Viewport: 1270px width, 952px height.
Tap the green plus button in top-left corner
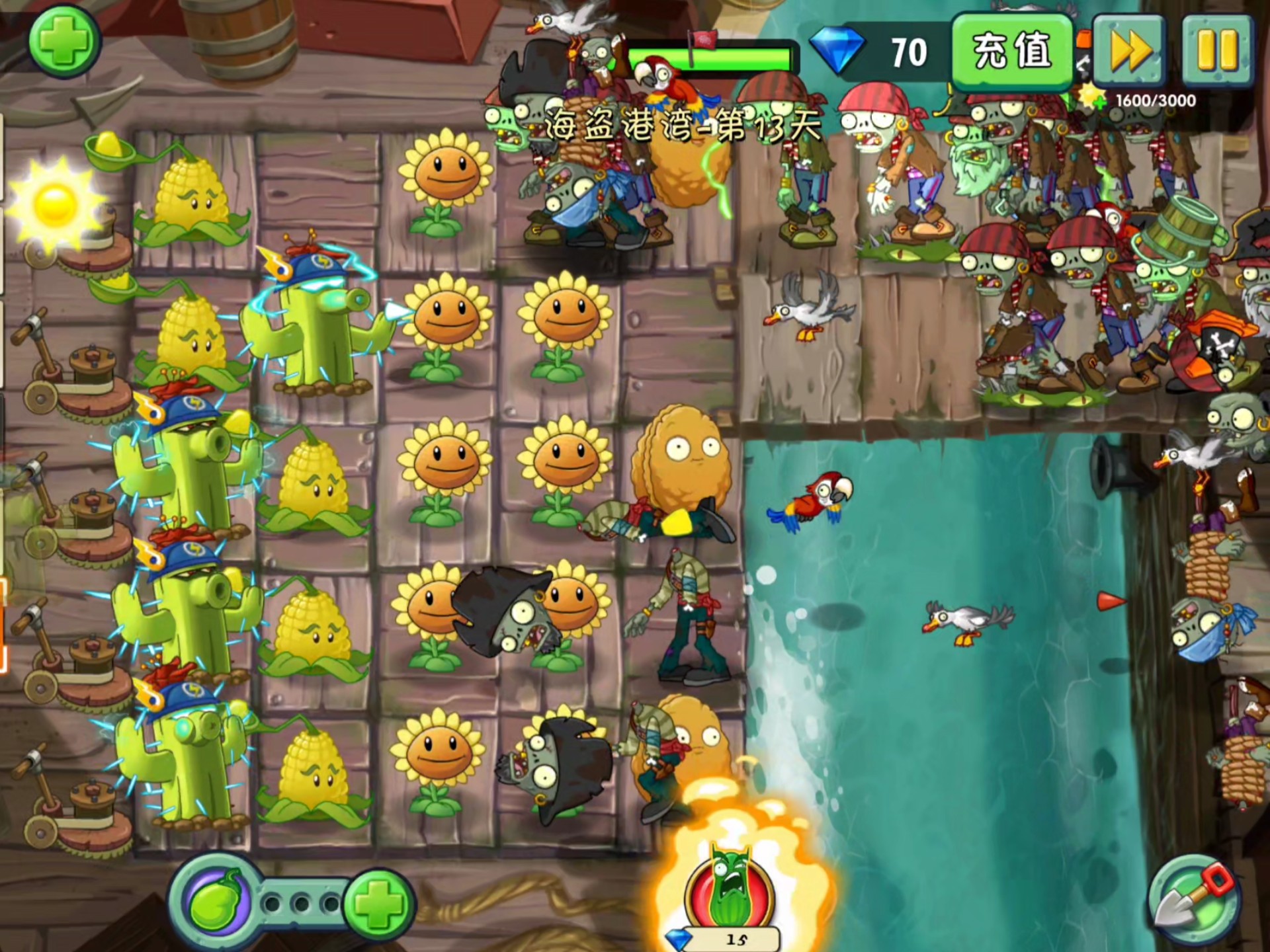pos(63,41)
